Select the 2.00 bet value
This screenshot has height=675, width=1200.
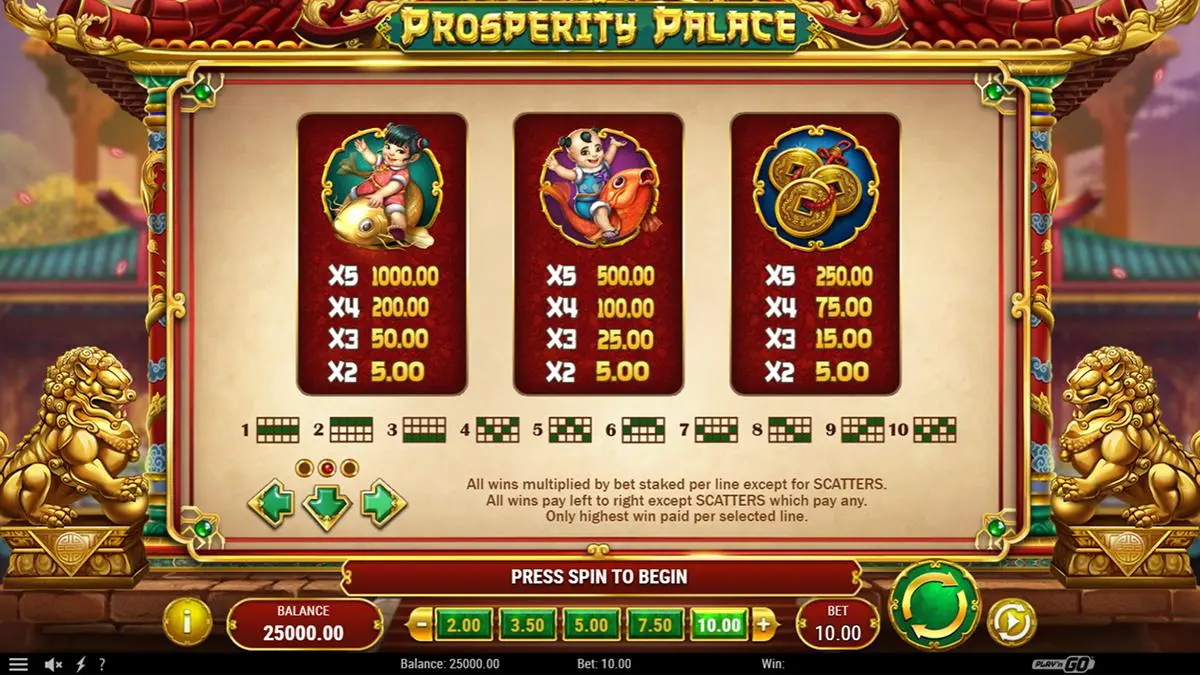click(463, 626)
